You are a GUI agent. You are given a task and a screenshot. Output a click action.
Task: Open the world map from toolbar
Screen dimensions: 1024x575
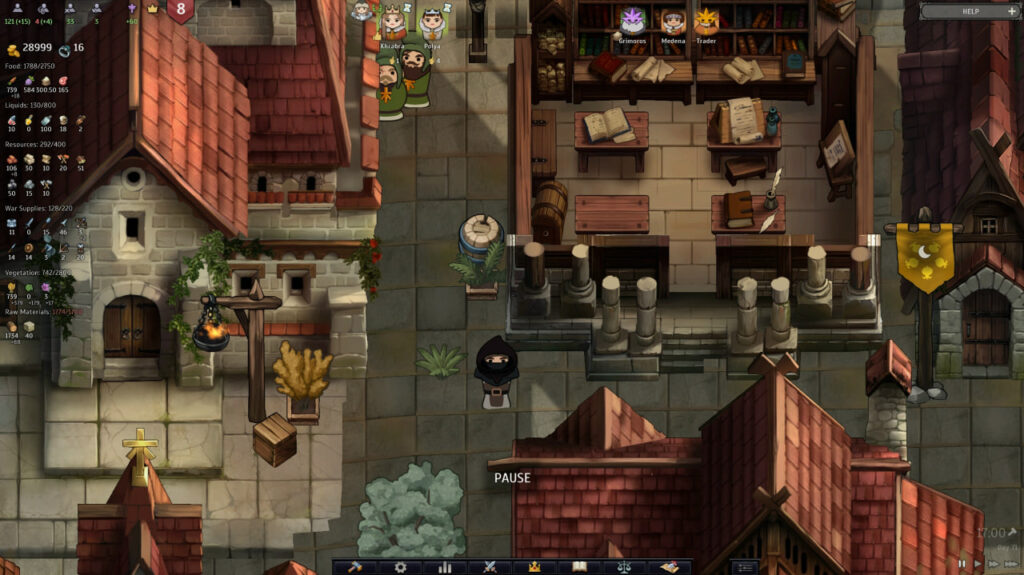[668, 567]
